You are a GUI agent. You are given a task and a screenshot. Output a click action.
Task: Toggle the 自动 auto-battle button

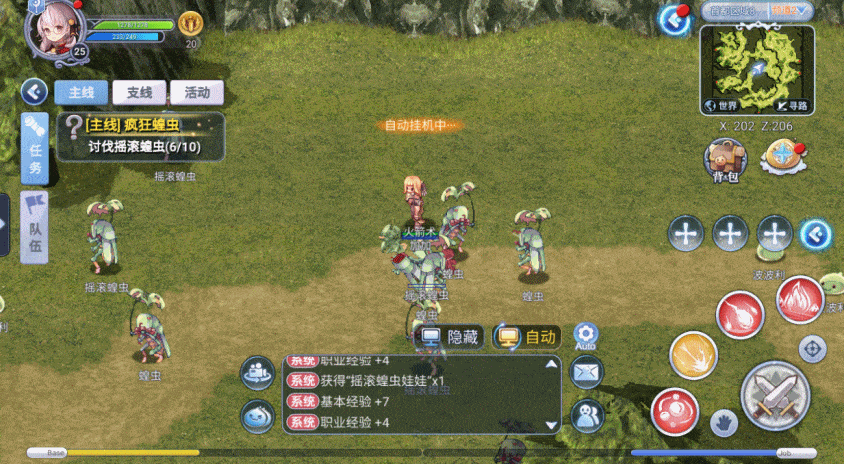coord(527,337)
